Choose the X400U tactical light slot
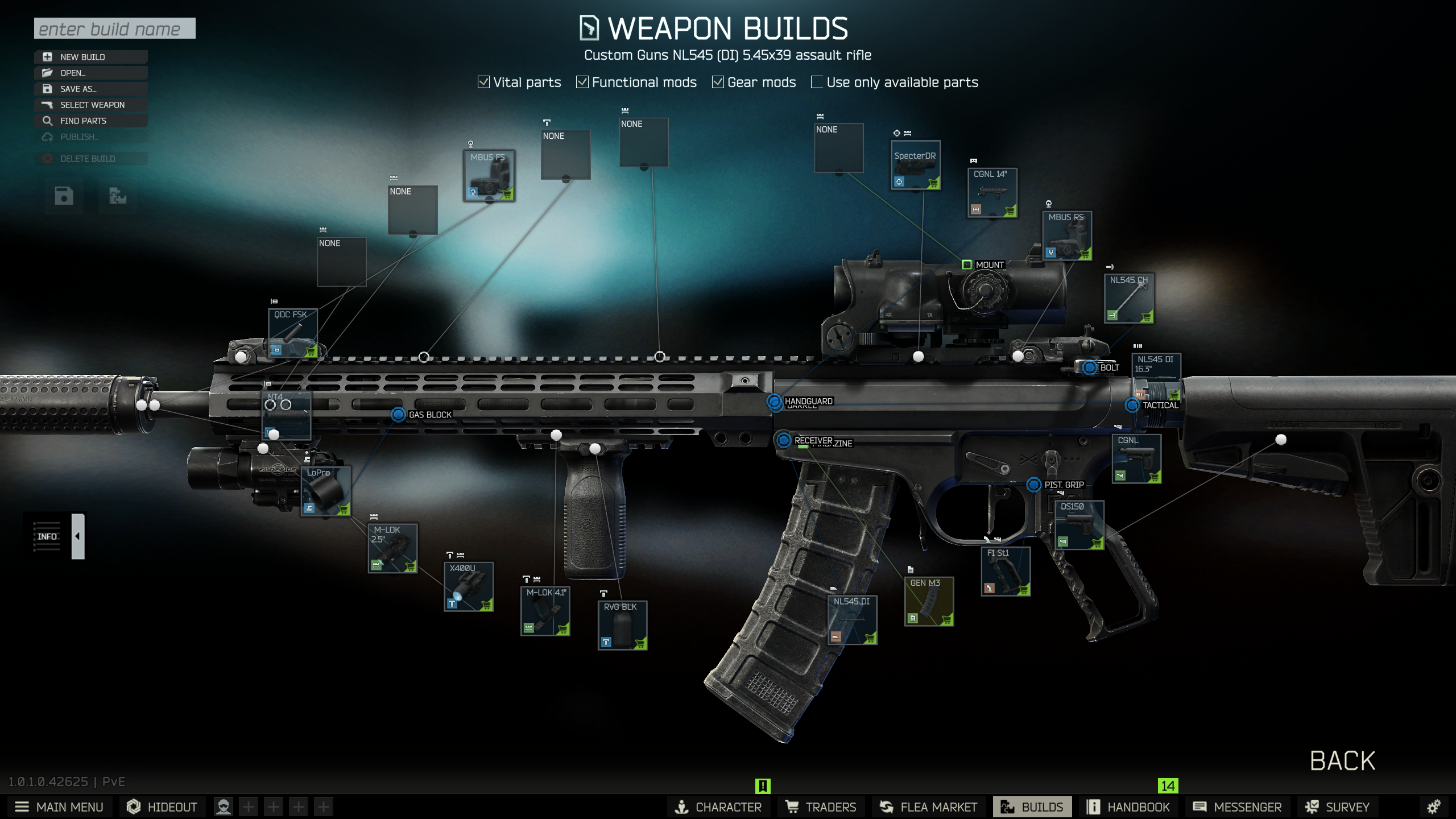The height and width of the screenshot is (819, 1456). (x=468, y=586)
